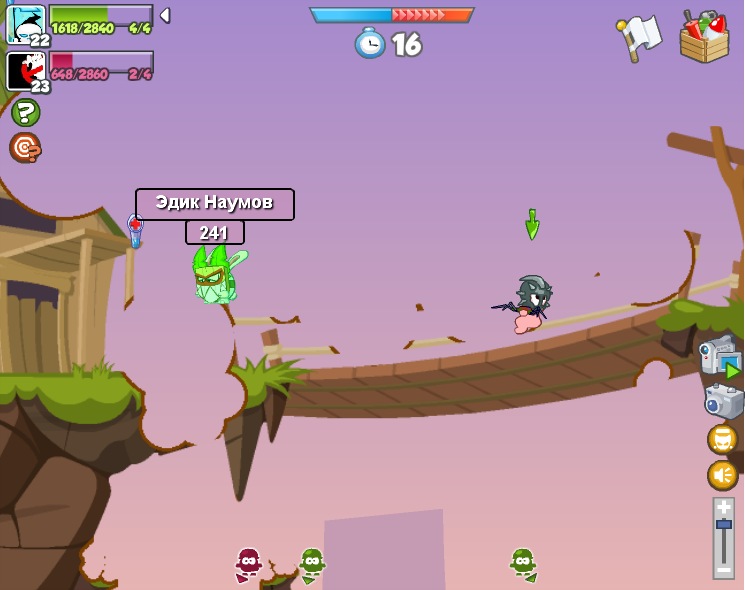Collapse the team panel with the white arrow

[165, 15]
